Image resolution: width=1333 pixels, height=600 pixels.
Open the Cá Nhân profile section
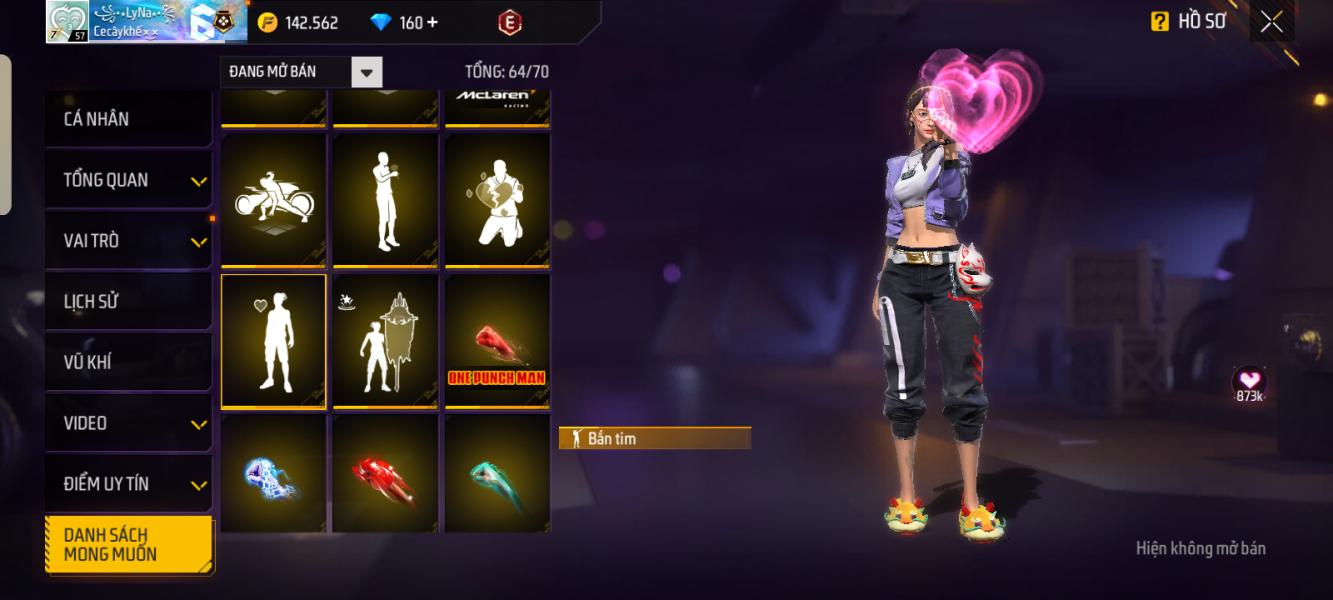click(127, 119)
